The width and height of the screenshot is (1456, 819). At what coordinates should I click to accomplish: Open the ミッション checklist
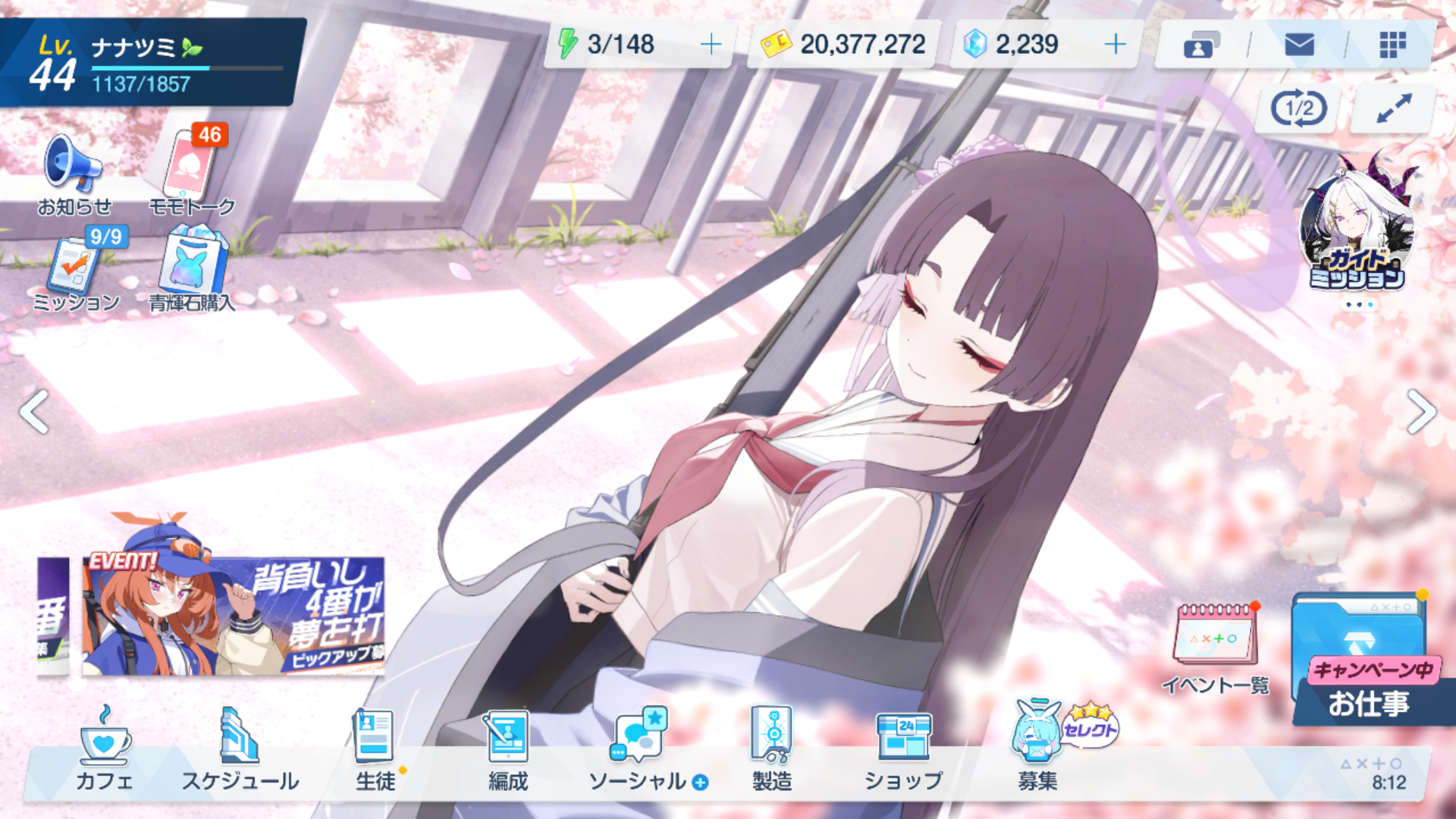tap(76, 271)
